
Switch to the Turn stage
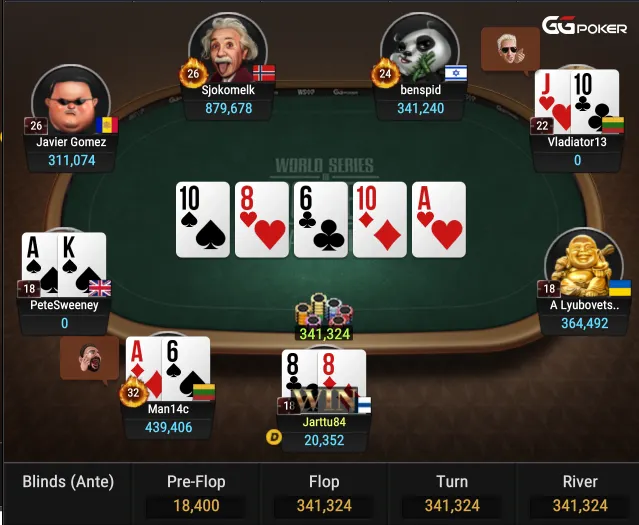pos(452,494)
